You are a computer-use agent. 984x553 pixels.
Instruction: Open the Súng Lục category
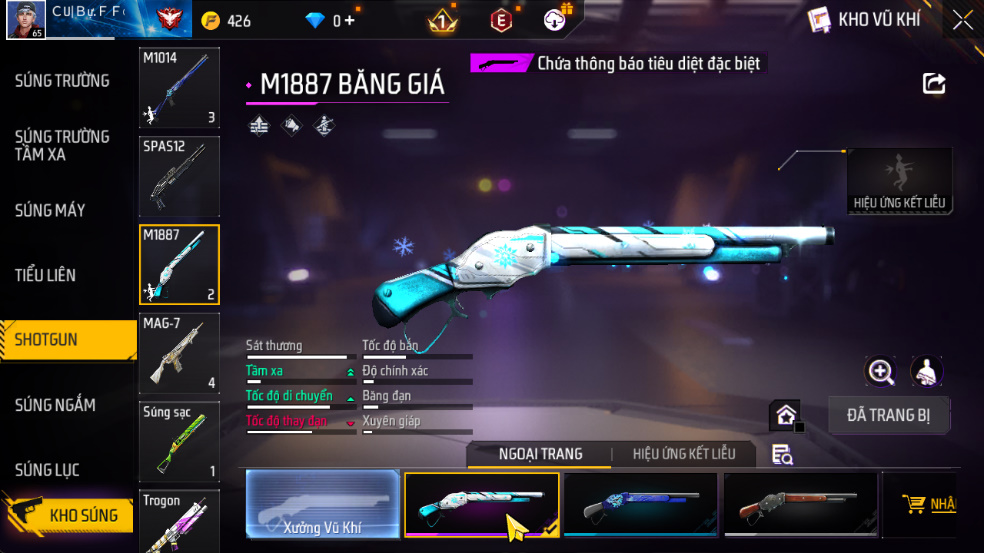tap(47, 470)
